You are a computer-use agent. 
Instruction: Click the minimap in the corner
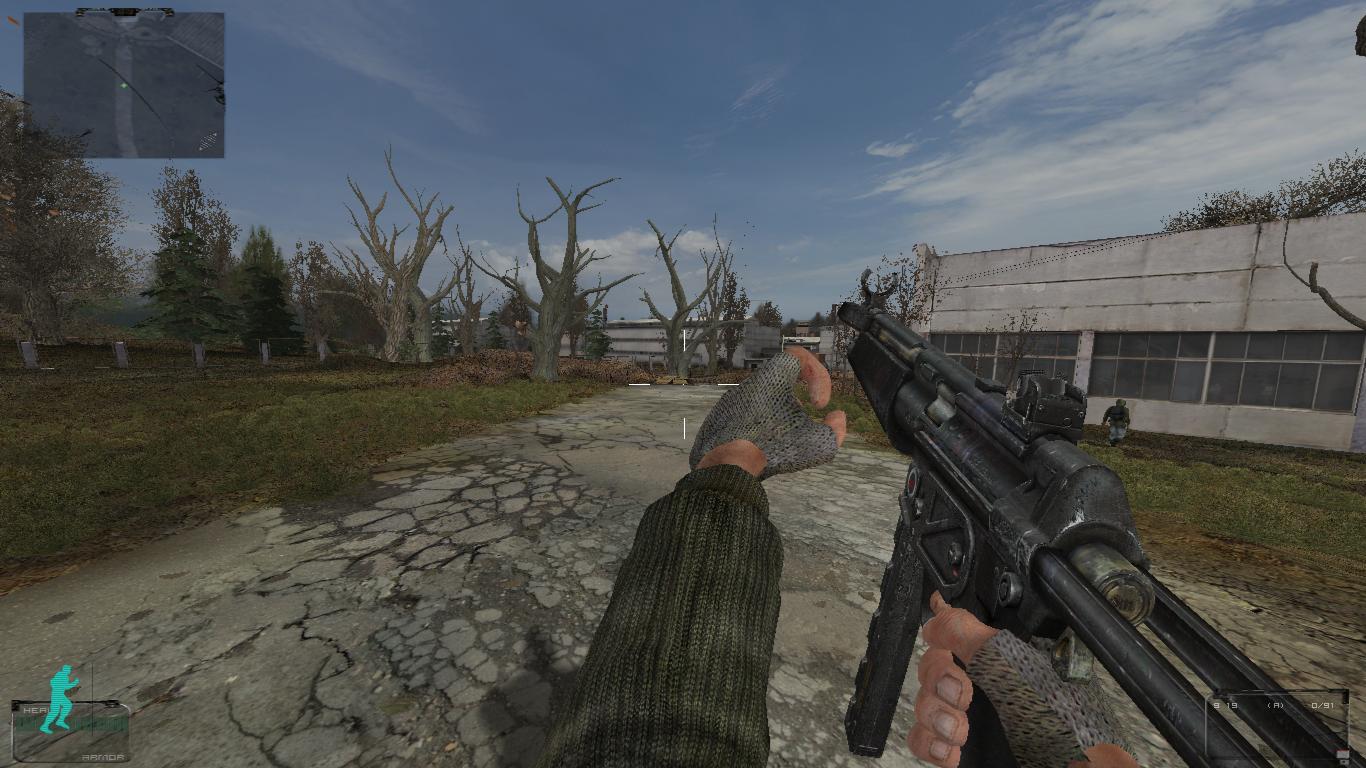pos(124,84)
